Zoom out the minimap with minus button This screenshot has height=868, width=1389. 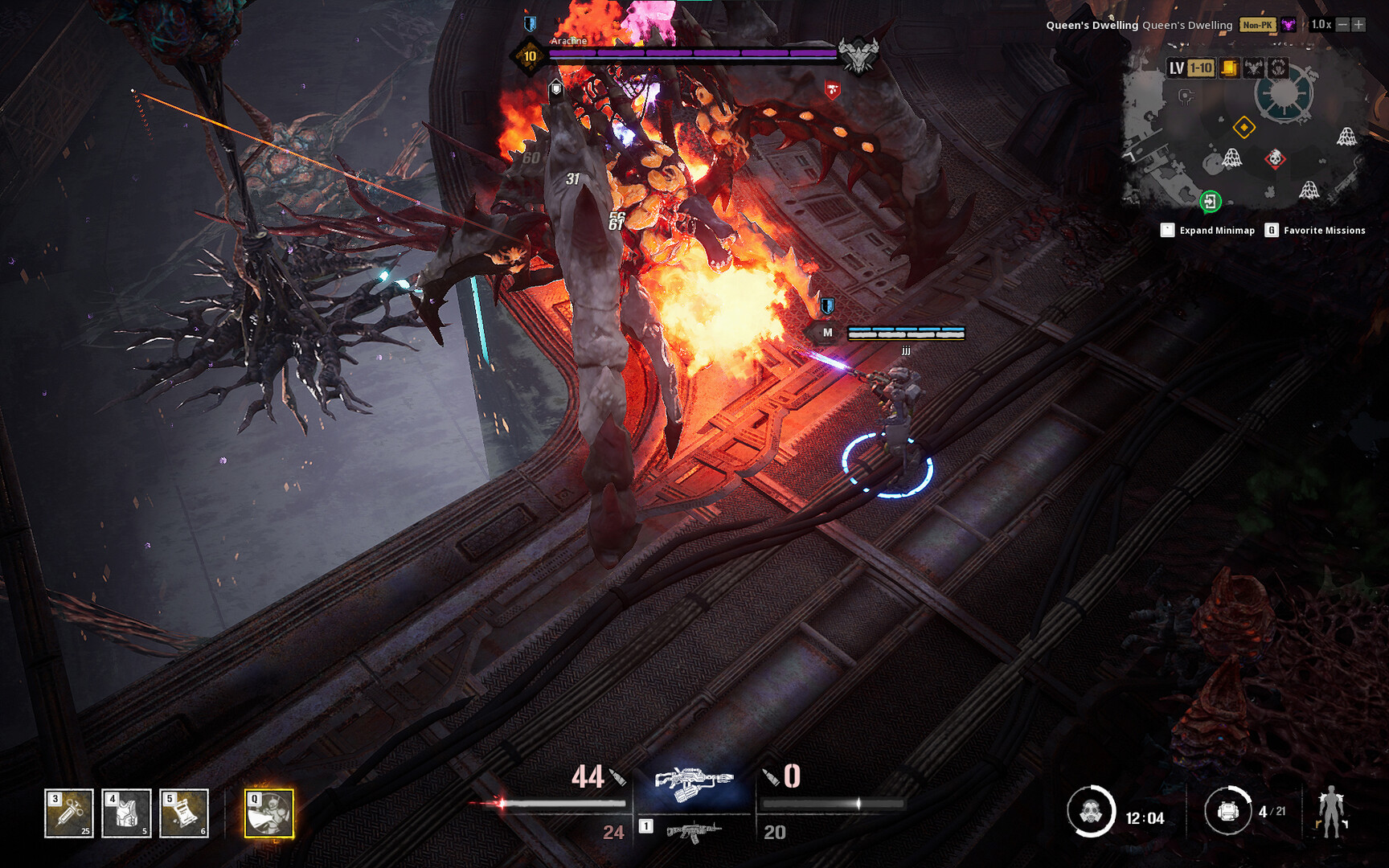pyautogui.click(x=1342, y=25)
